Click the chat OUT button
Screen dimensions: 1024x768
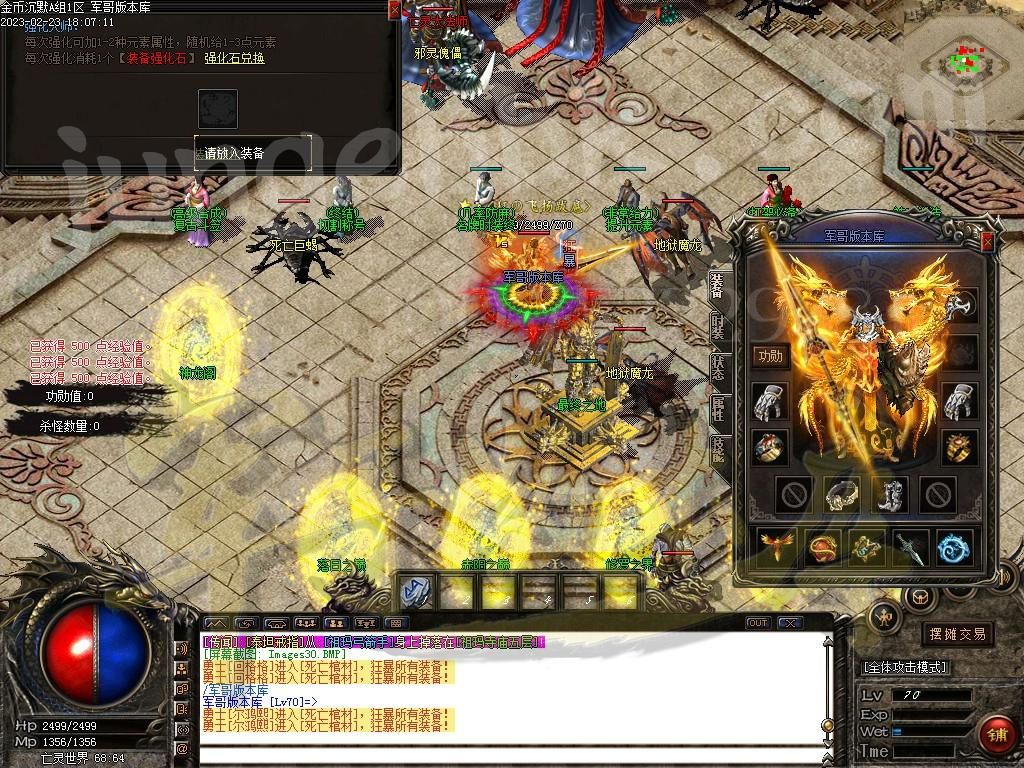758,623
